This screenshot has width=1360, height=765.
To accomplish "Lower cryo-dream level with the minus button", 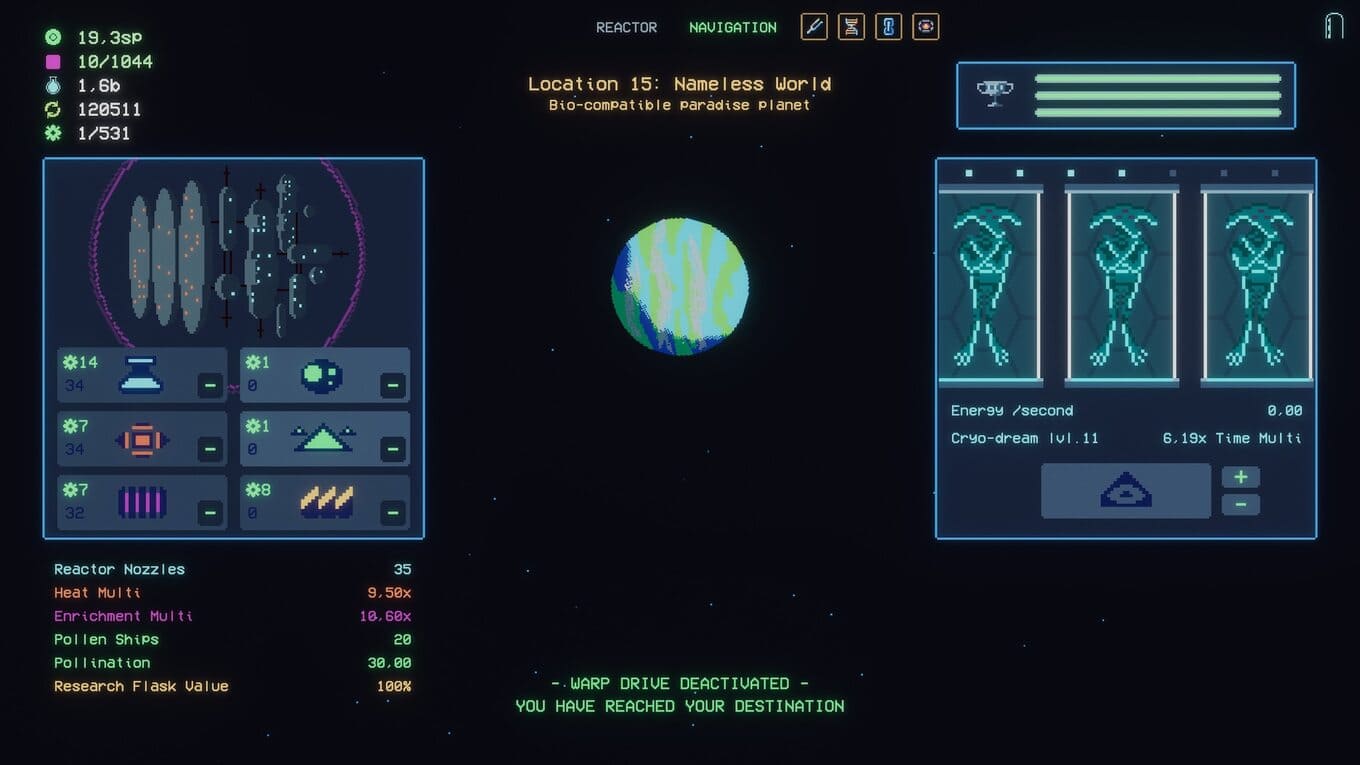I will [1240, 504].
